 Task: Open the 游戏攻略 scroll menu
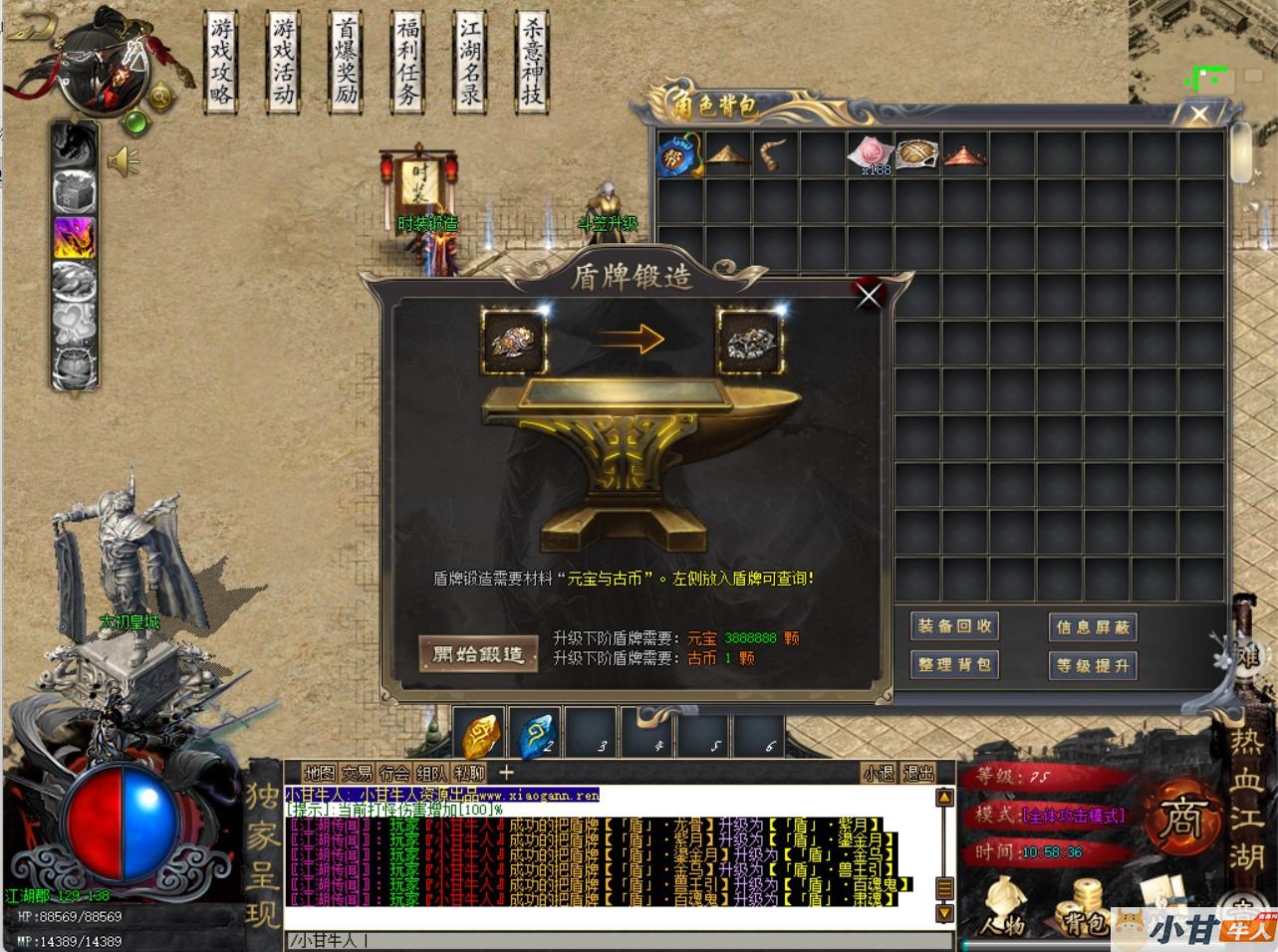tap(221, 61)
